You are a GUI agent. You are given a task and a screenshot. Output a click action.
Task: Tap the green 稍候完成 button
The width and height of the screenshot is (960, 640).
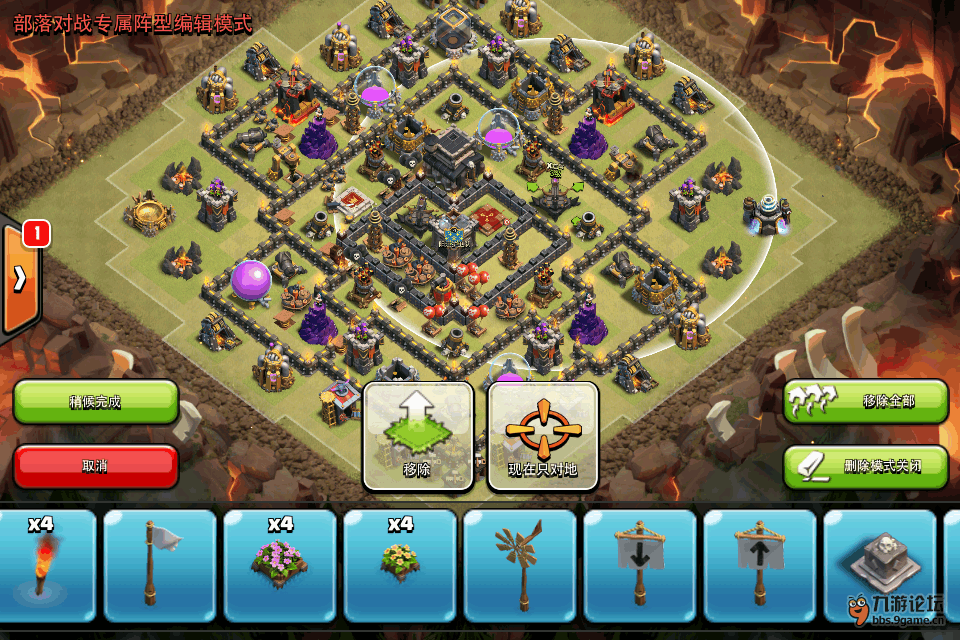[96, 401]
